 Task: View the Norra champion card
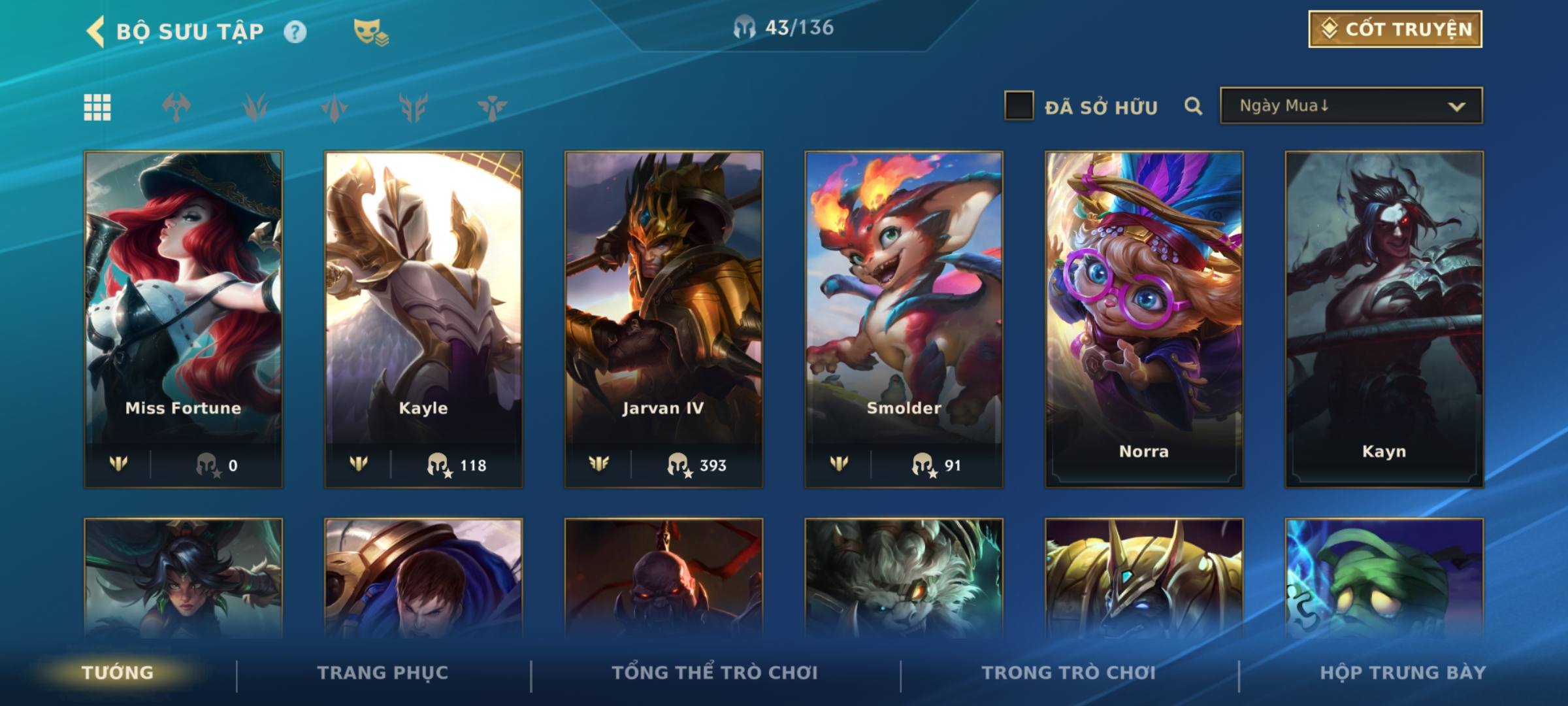[x=1144, y=319]
